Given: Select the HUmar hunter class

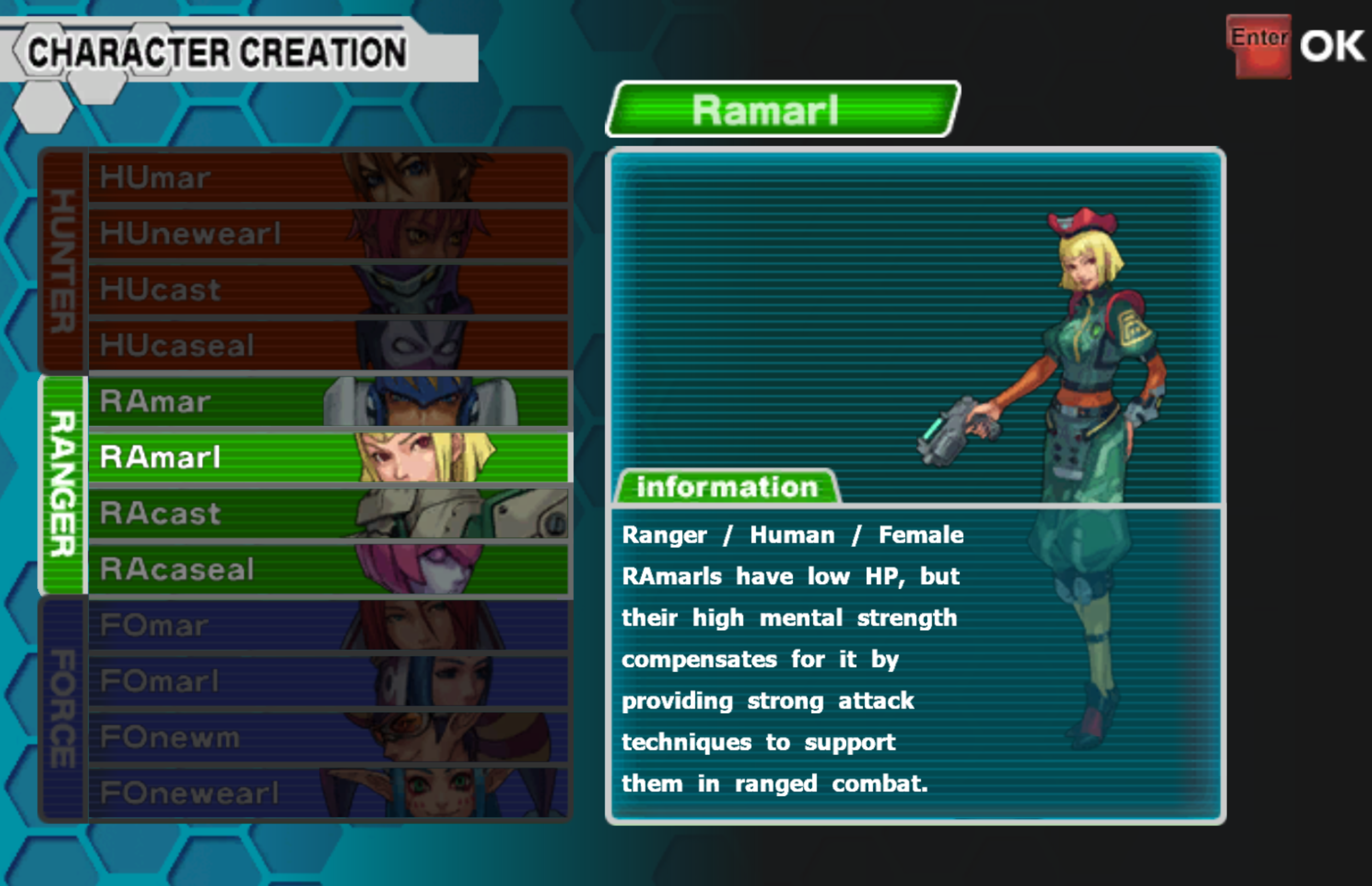Looking at the screenshot, I should pos(328,177).
